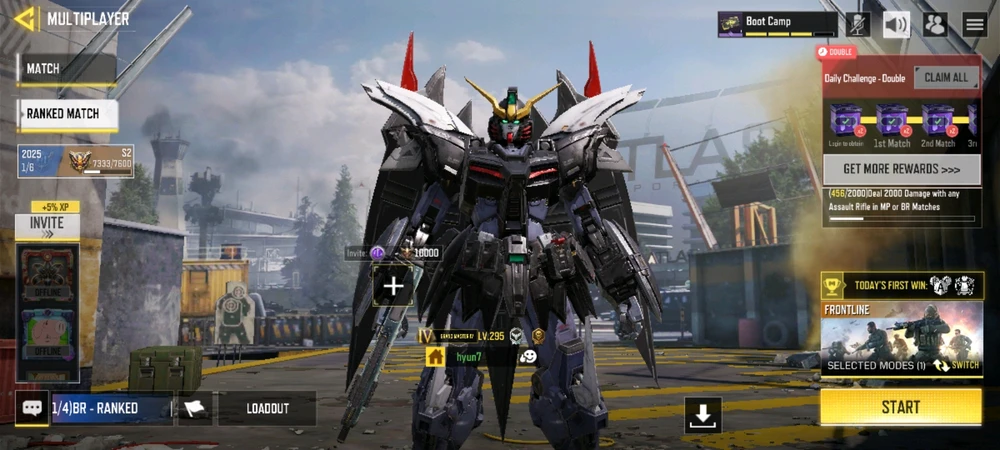1000x450 pixels.
Task: Add a teammate with the plus slot
Action: (x=394, y=287)
